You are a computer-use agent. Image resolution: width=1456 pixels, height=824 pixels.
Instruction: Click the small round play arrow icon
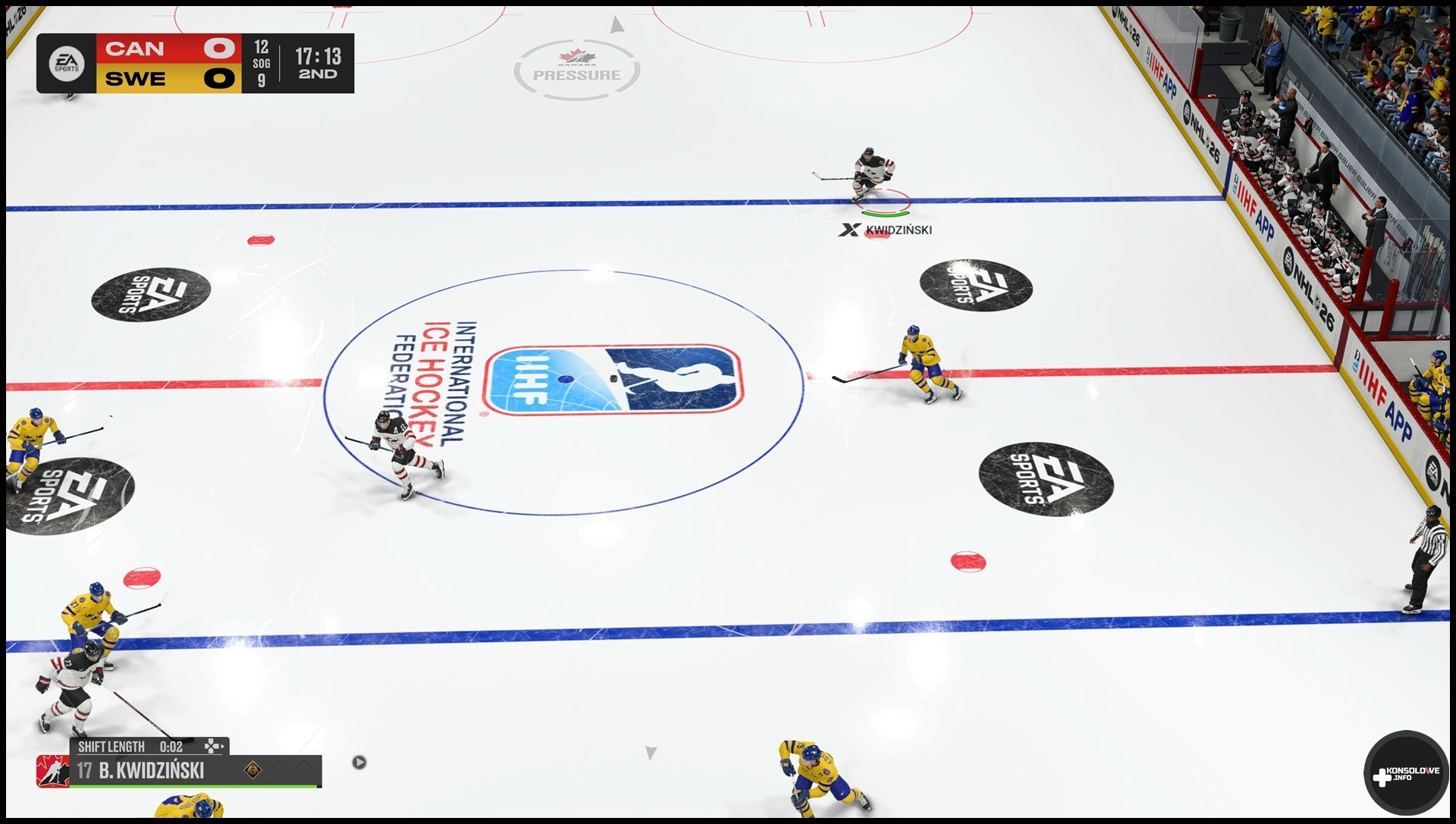click(359, 762)
